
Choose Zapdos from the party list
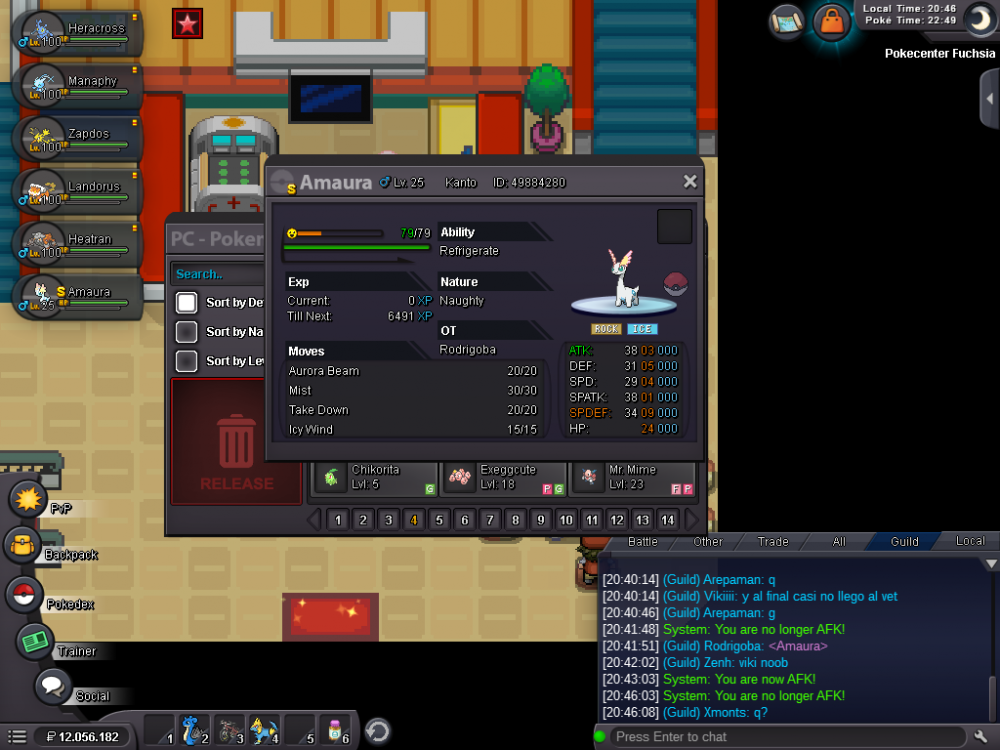pyautogui.click(x=78, y=138)
